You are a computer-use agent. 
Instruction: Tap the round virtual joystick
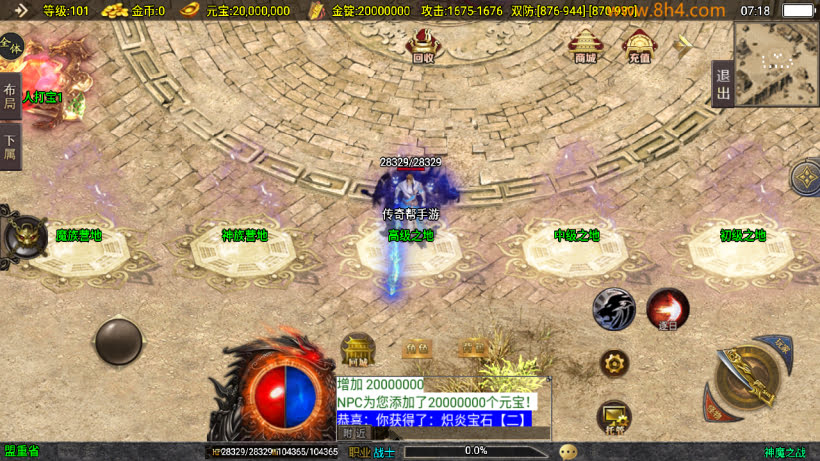pyautogui.click(x=118, y=342)
